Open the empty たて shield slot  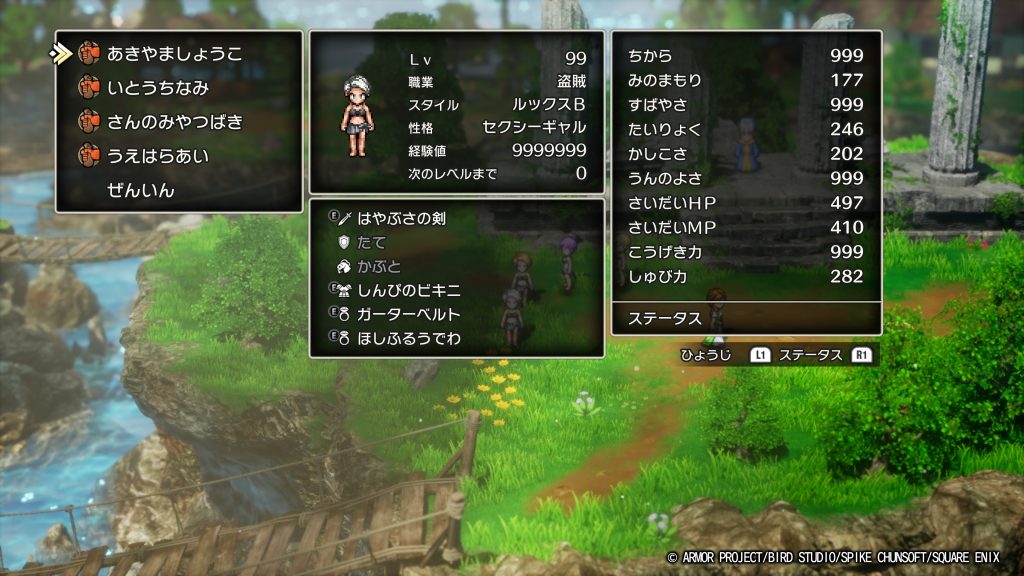(372, 242)
